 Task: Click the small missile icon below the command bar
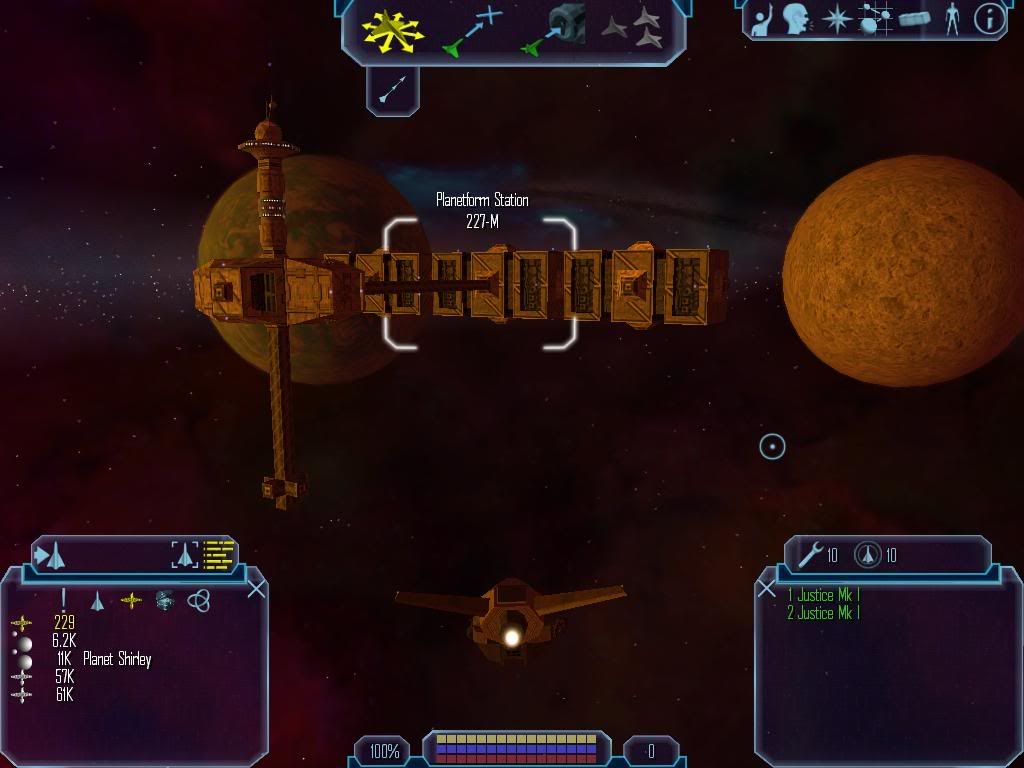[x=392, y=91]
